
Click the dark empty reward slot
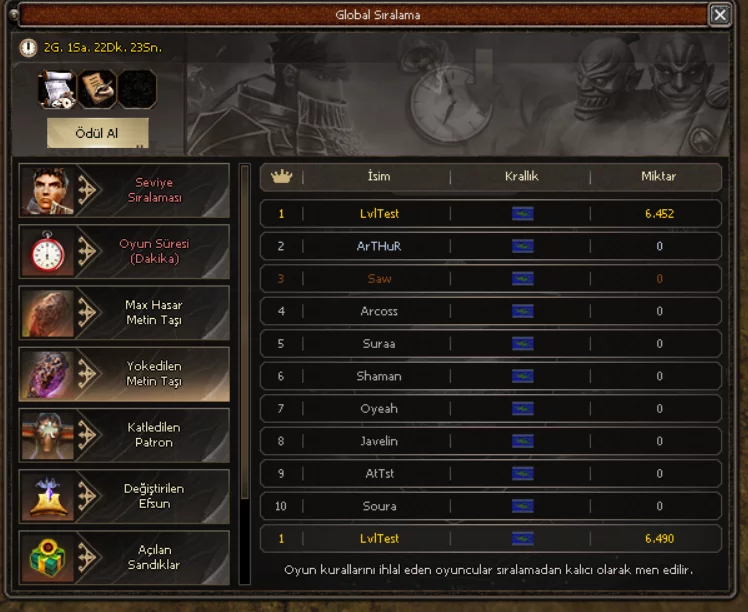tap(137, 89)
